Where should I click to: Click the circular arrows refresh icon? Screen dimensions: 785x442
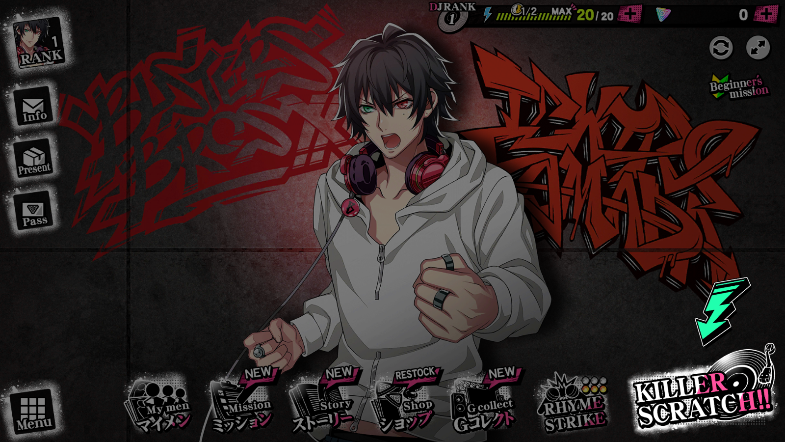pos(720,47)
